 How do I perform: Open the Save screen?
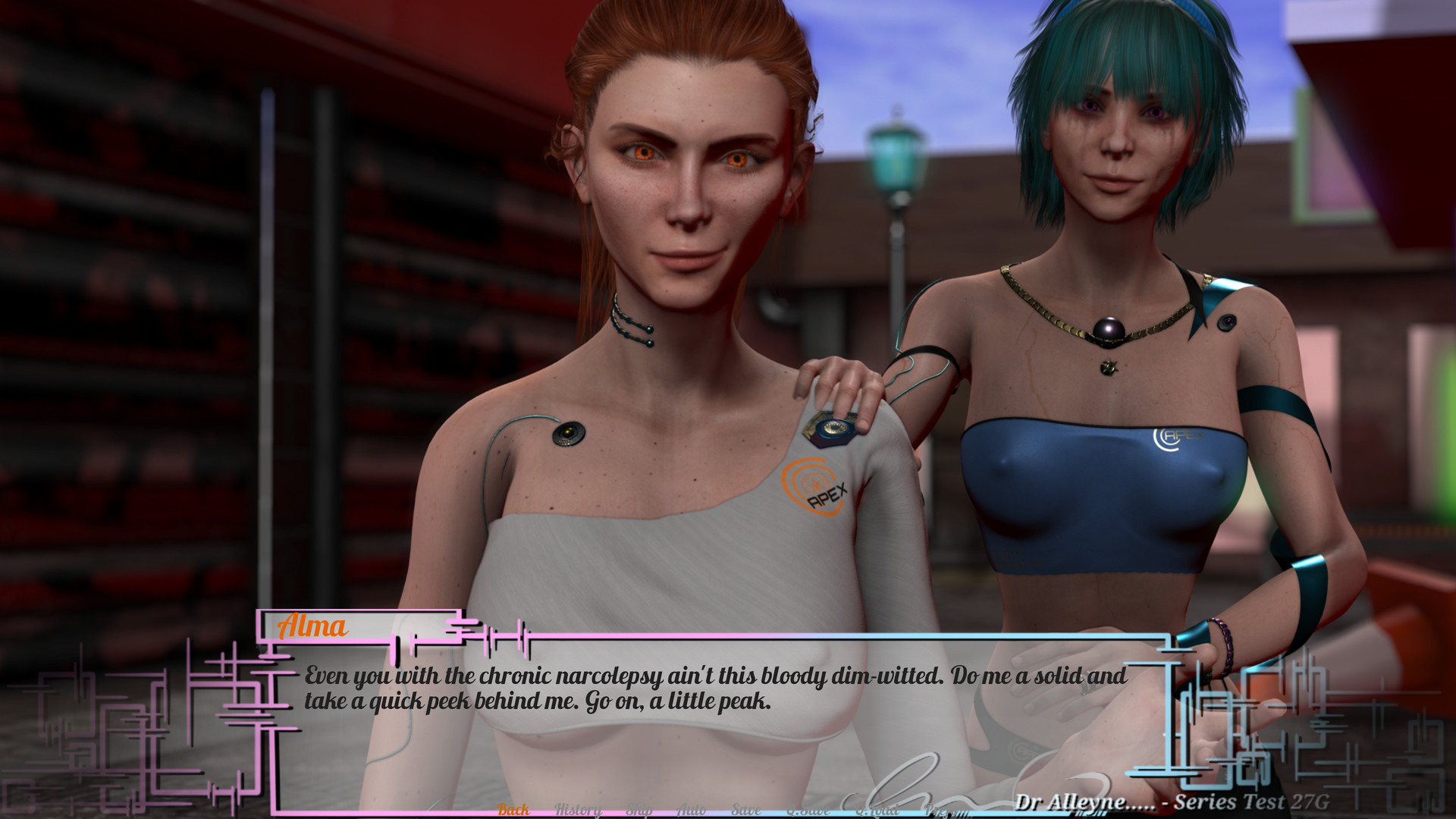coord(745,808)
